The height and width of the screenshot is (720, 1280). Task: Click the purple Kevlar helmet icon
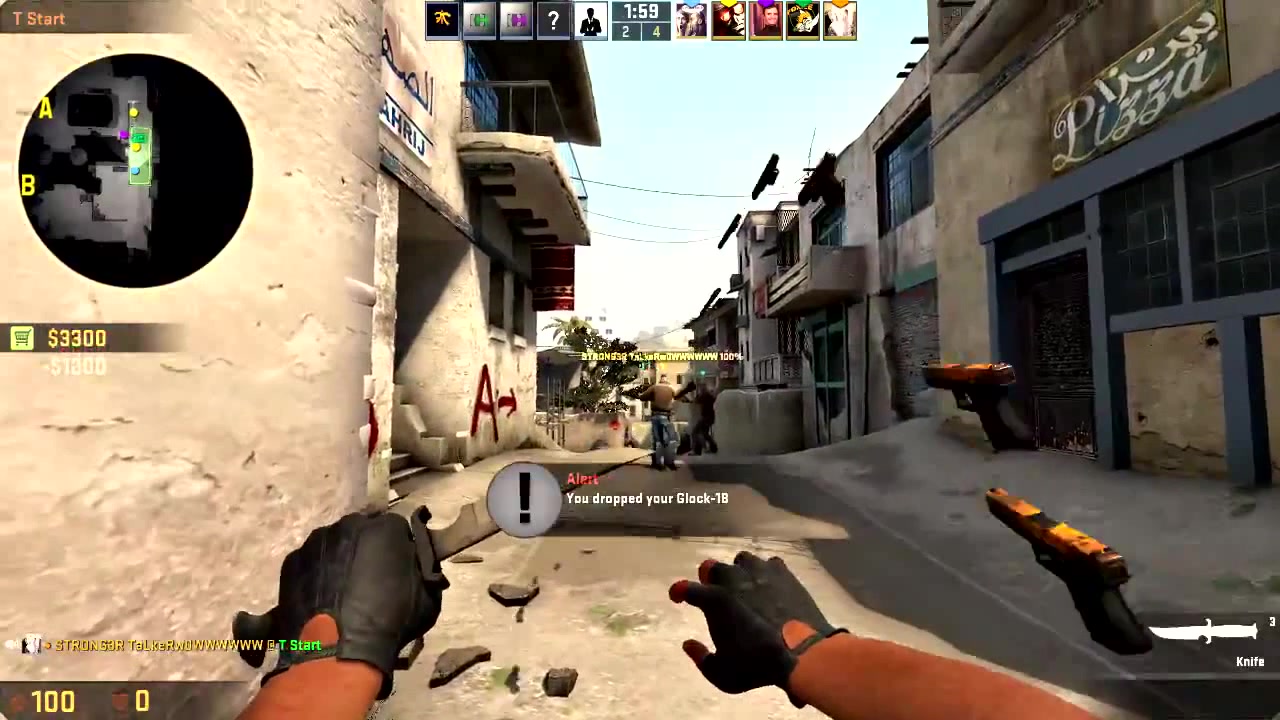pos(516,19)
